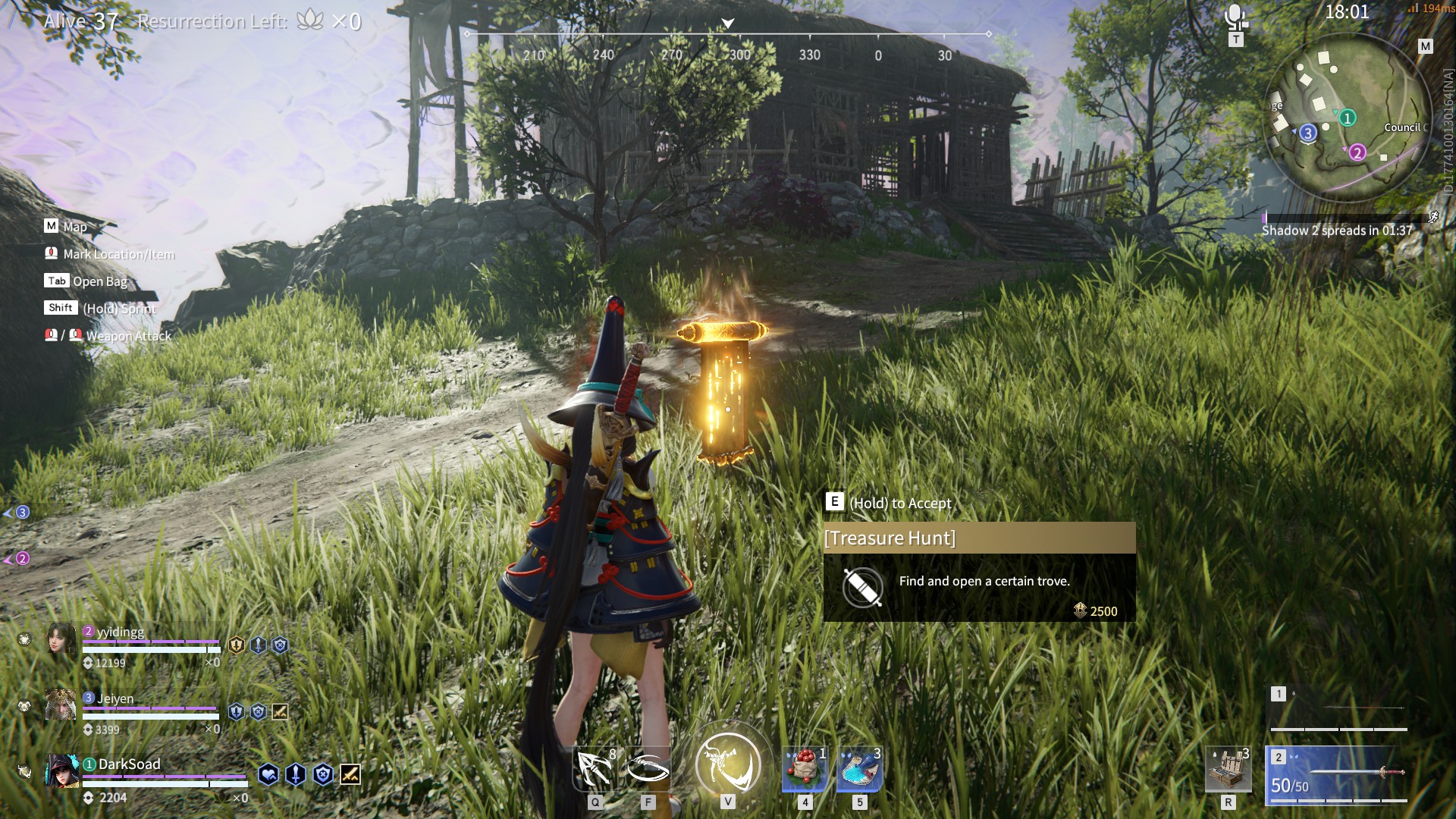Activate the grappling hook skill
Screen dimensions: 1456x819
tap(595, 768)
